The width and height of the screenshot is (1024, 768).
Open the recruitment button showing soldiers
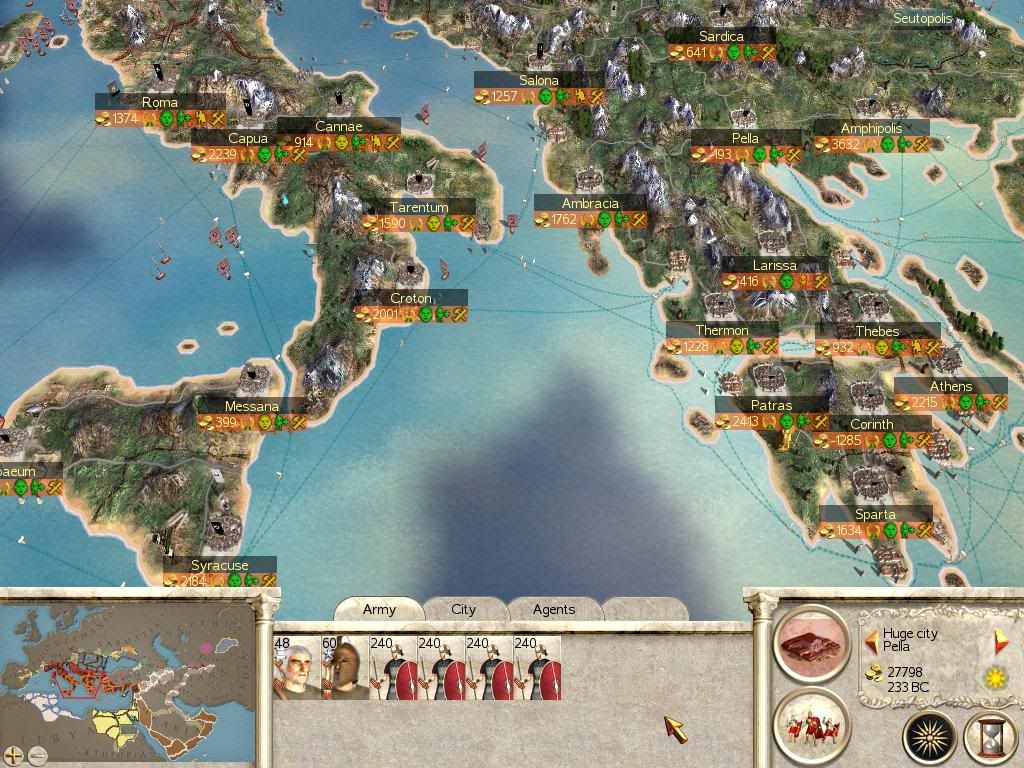811,723
